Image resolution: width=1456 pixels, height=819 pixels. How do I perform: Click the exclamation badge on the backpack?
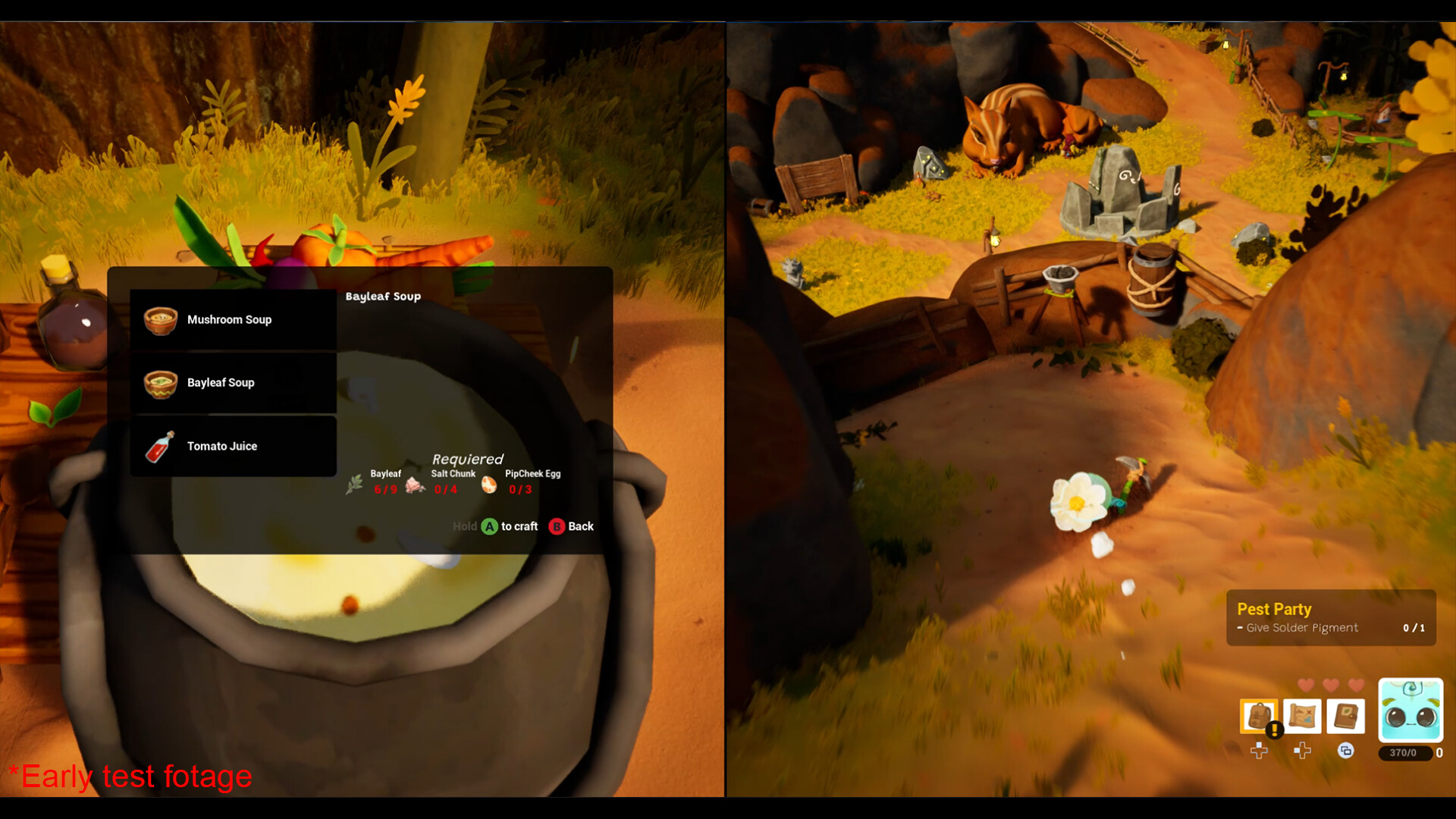coord(1275,730)
